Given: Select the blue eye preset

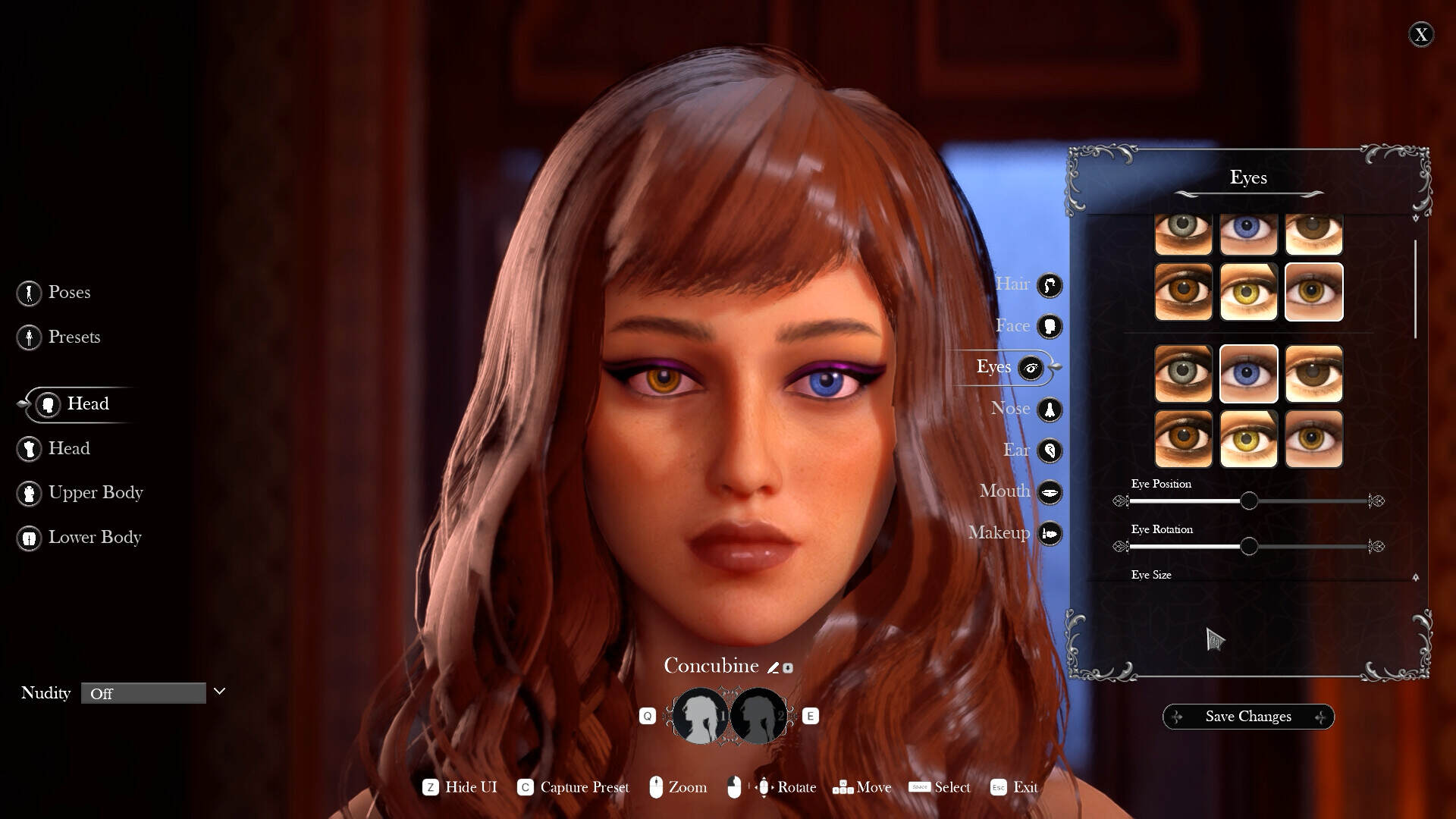Looking at the screenshot, I should tap(1249, 373).
